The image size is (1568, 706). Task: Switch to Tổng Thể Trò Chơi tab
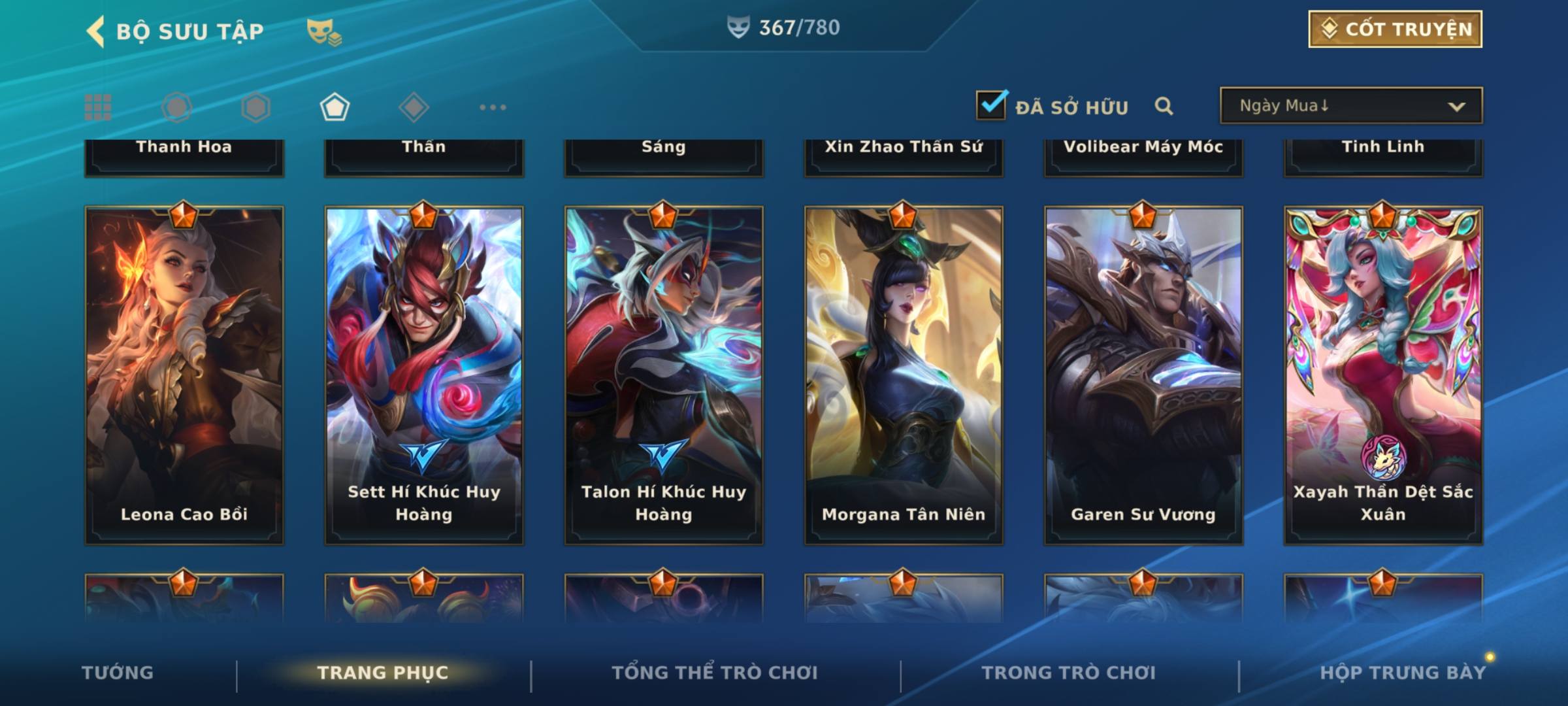click(x=715, y=673)
